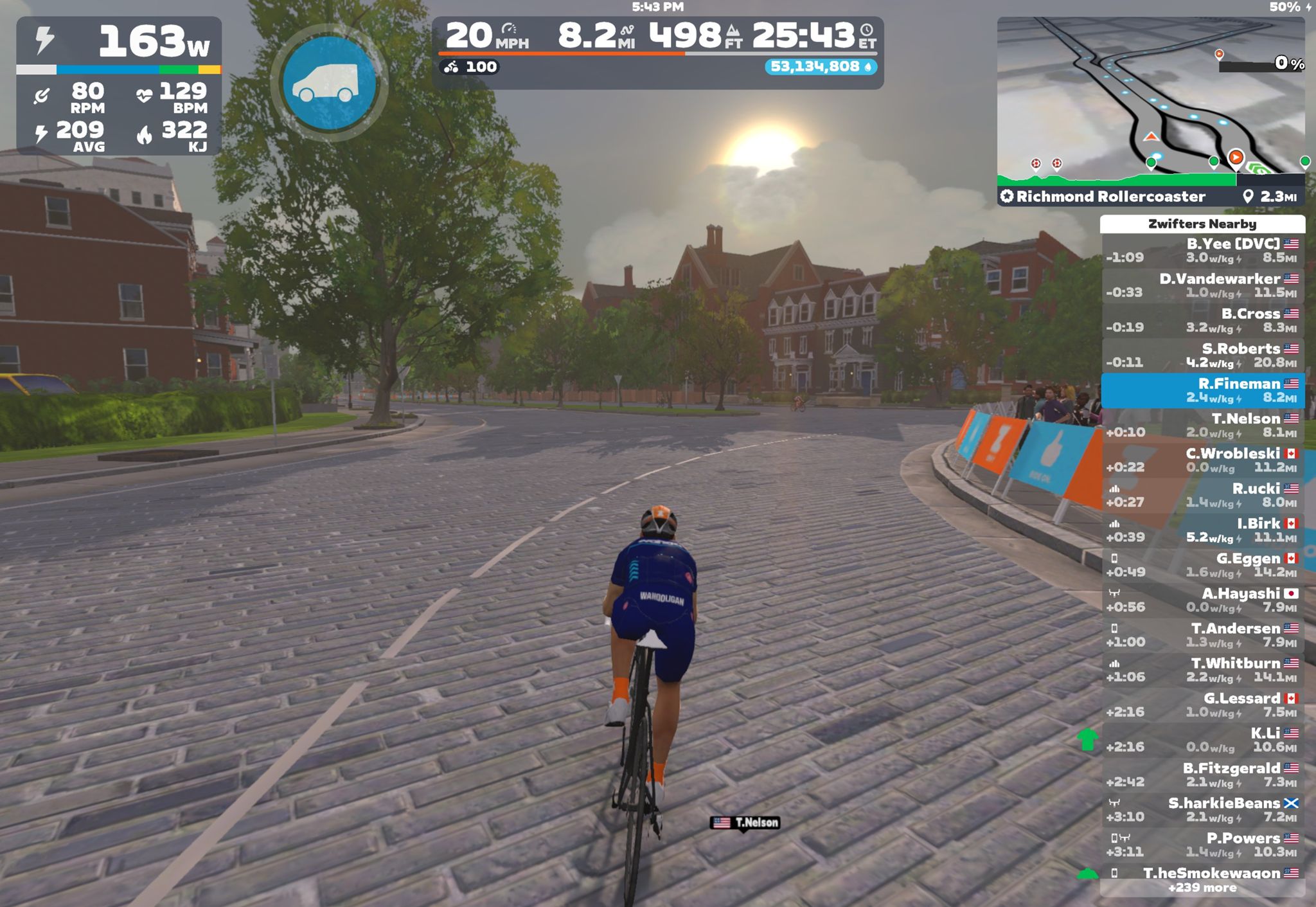Viewport: 1316px width, 907px height.
Task: Pick S.Roberts from the rider list
Action: click(1203, 355)
